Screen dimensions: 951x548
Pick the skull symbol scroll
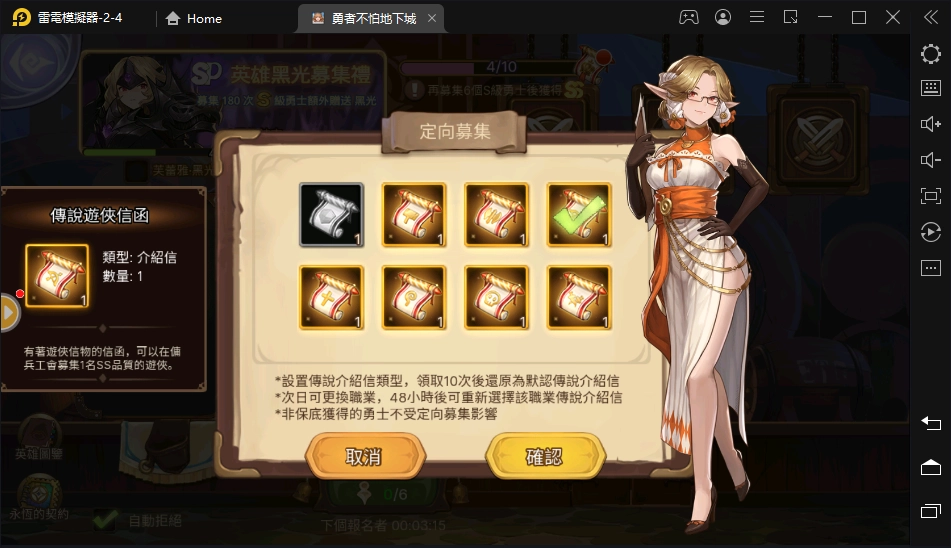click(496, 297)
